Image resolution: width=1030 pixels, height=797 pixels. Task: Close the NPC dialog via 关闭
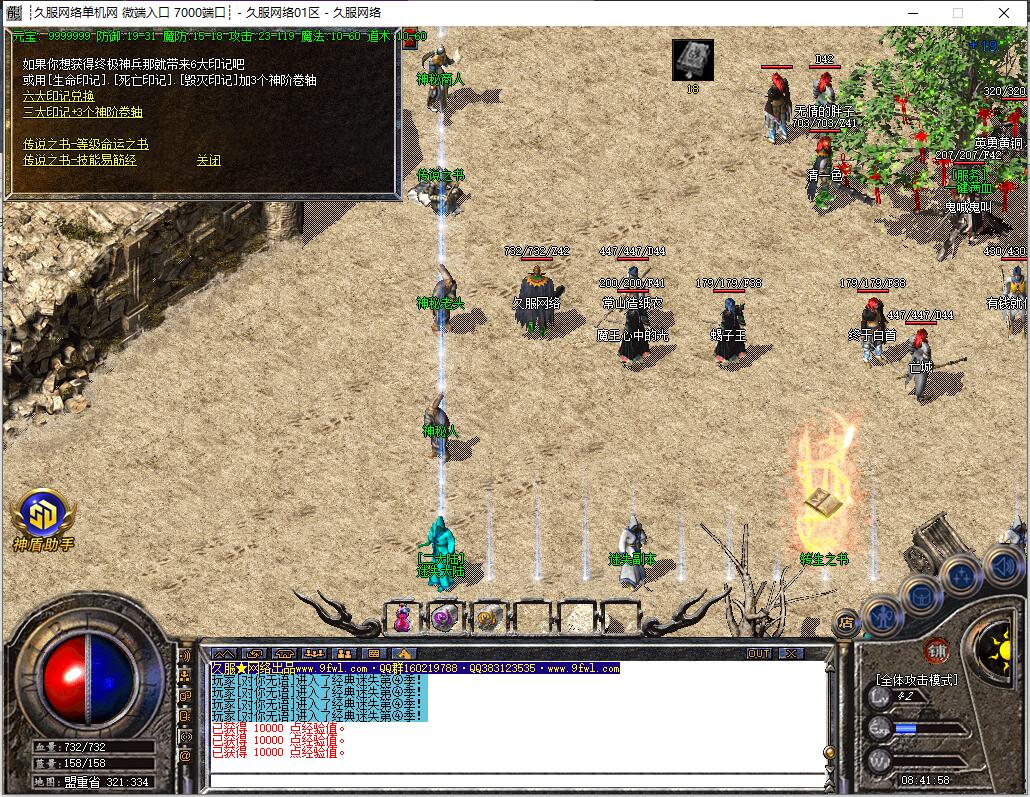[208, 160]
